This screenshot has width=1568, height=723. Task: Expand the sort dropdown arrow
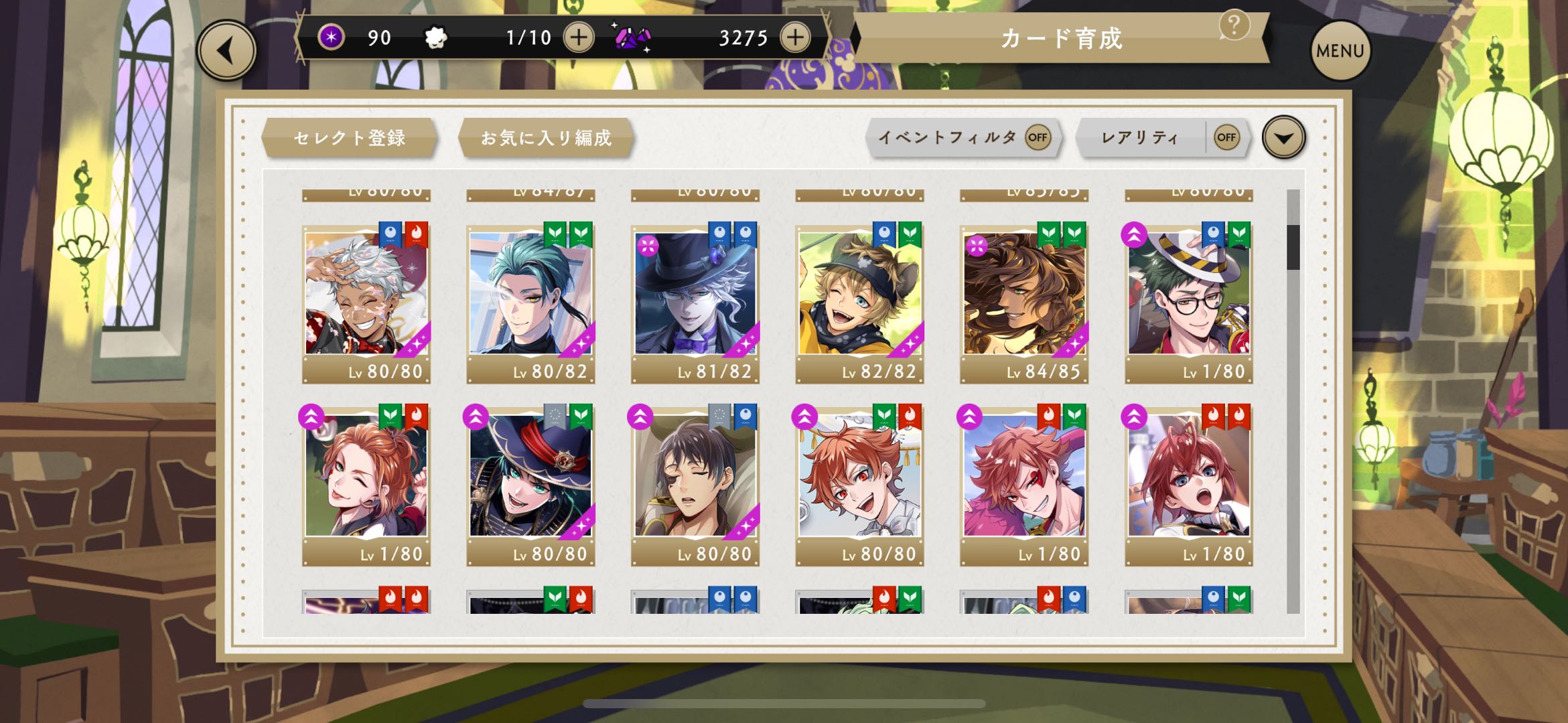pos(1283,138)
